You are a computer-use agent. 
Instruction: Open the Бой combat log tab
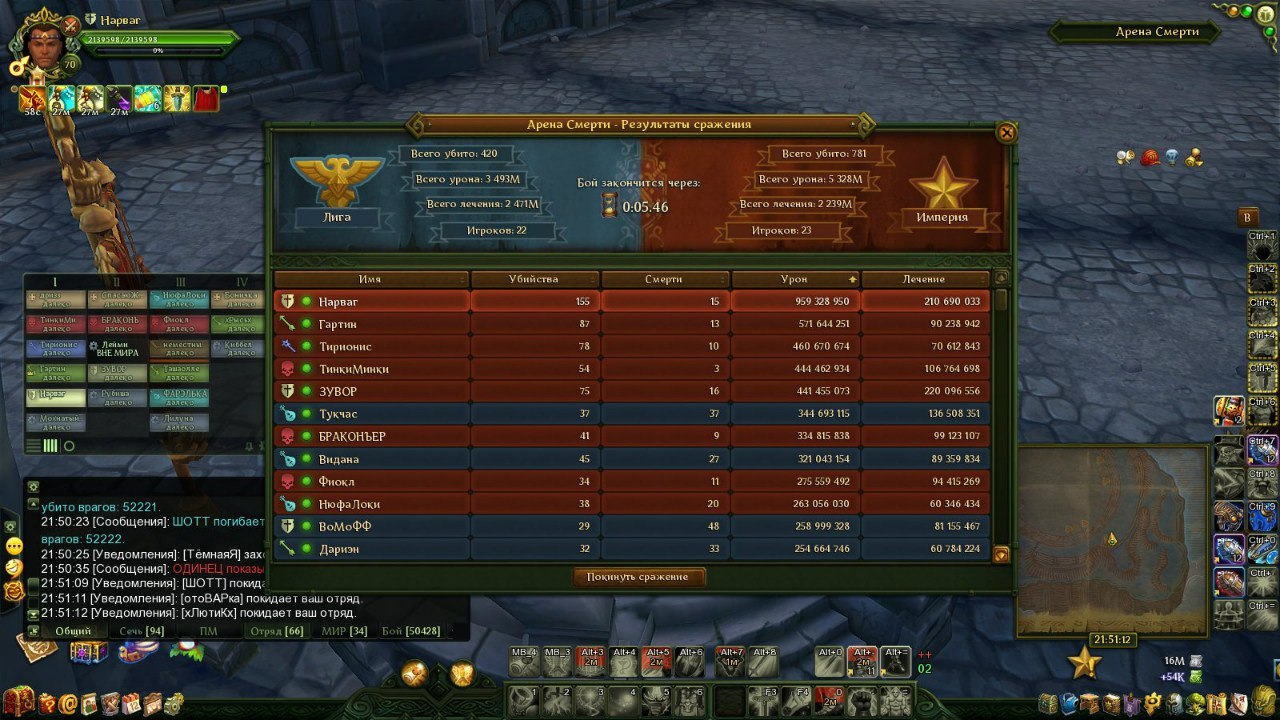[x=410, y=631]
